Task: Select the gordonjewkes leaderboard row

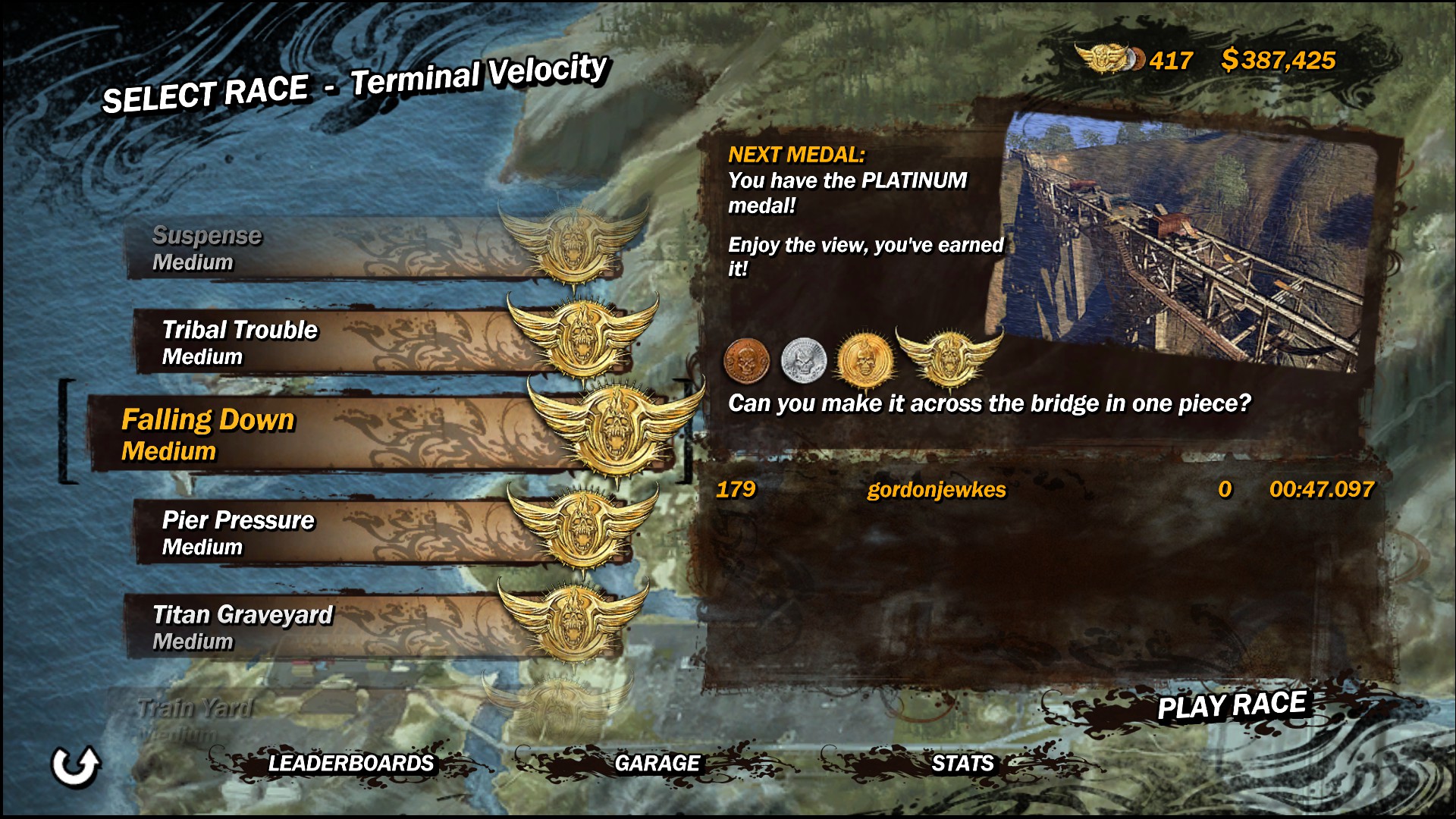Action: pos(1043,490)
